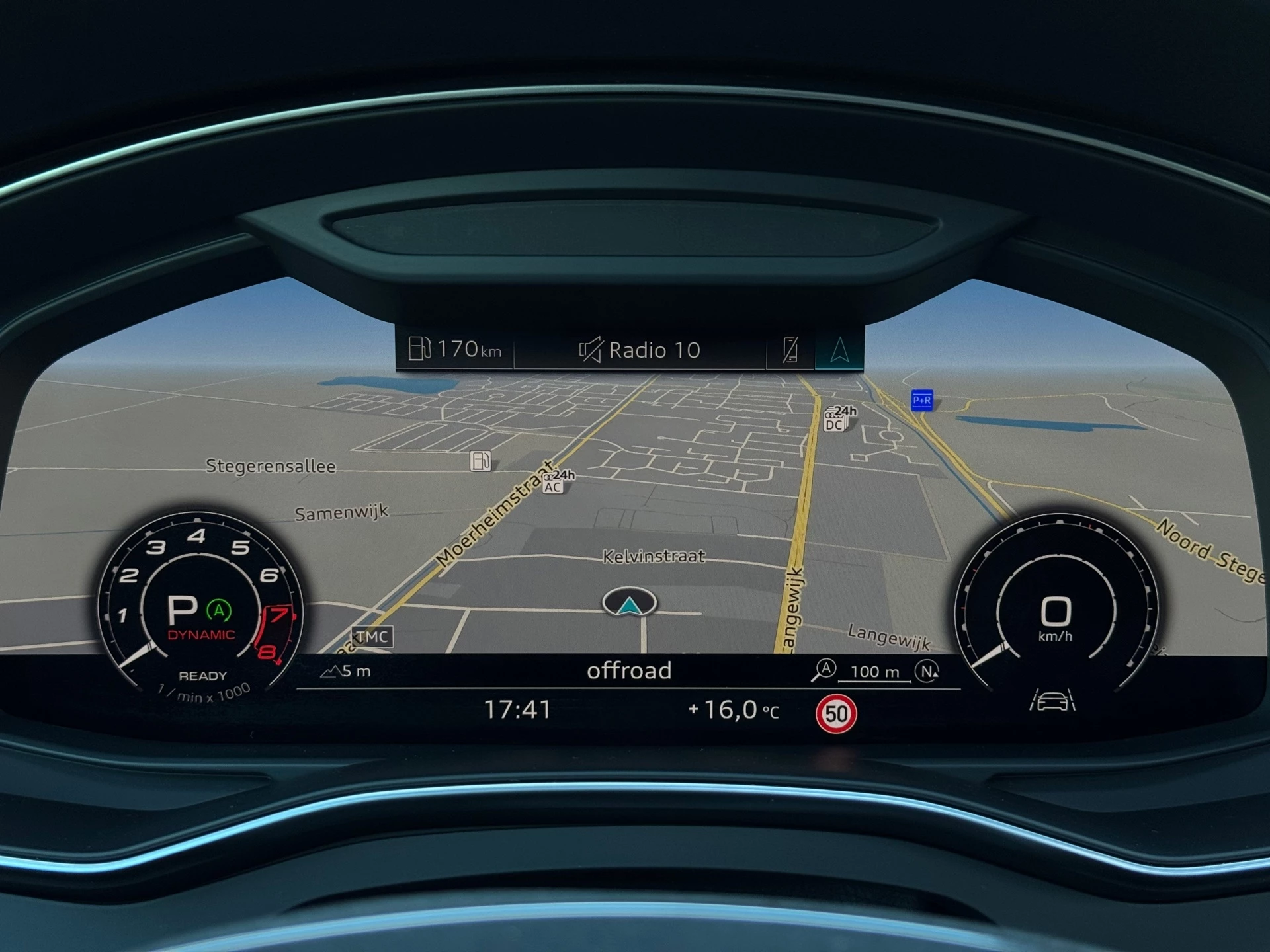Open the TMC traffic badge
Viewport: 1270px width, 952px height.
[x=372, y=637]
